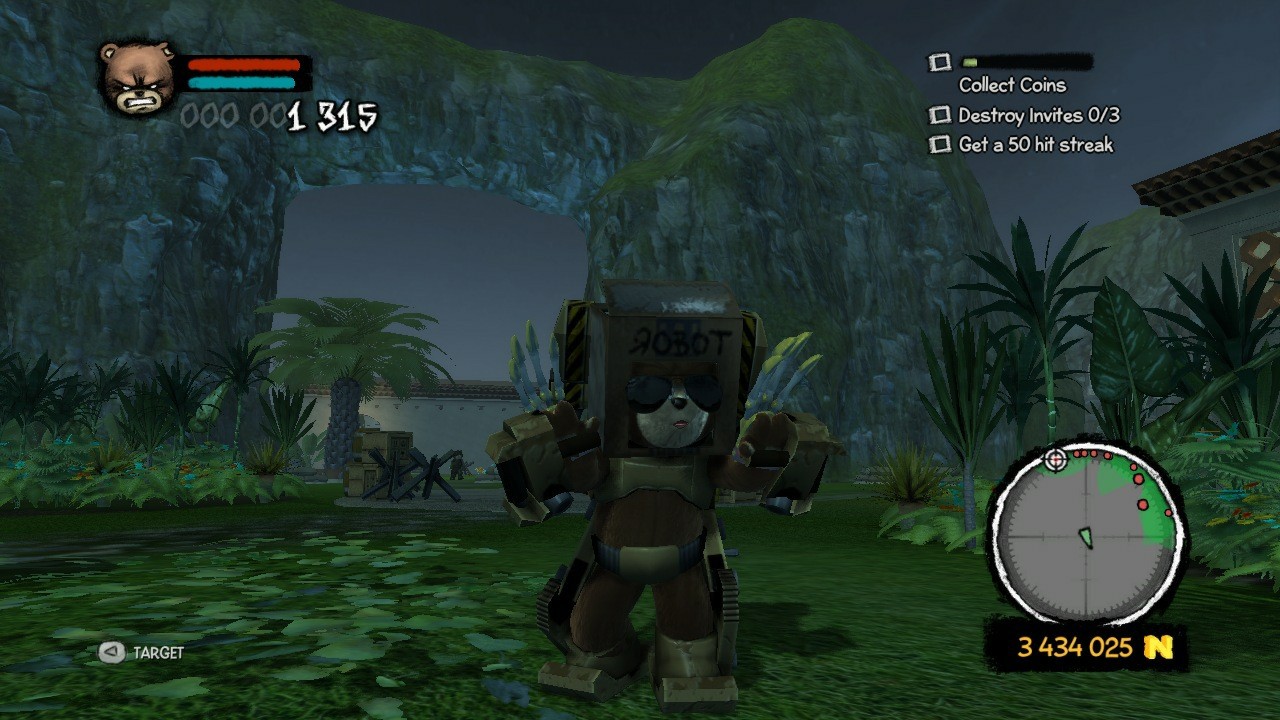Select the crosshair marker on the minimap

1056,460
